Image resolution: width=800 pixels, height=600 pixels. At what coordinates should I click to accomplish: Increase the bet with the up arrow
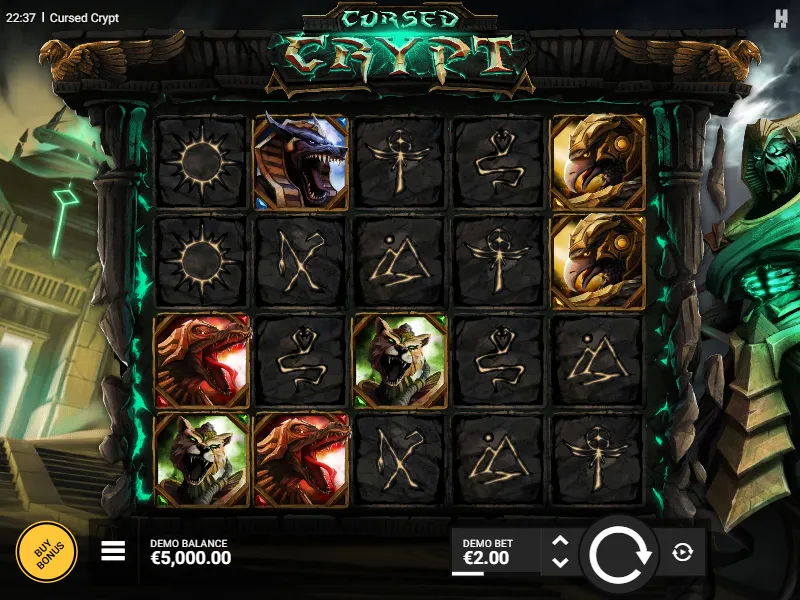pyautogui.click(x=560, y=541)
